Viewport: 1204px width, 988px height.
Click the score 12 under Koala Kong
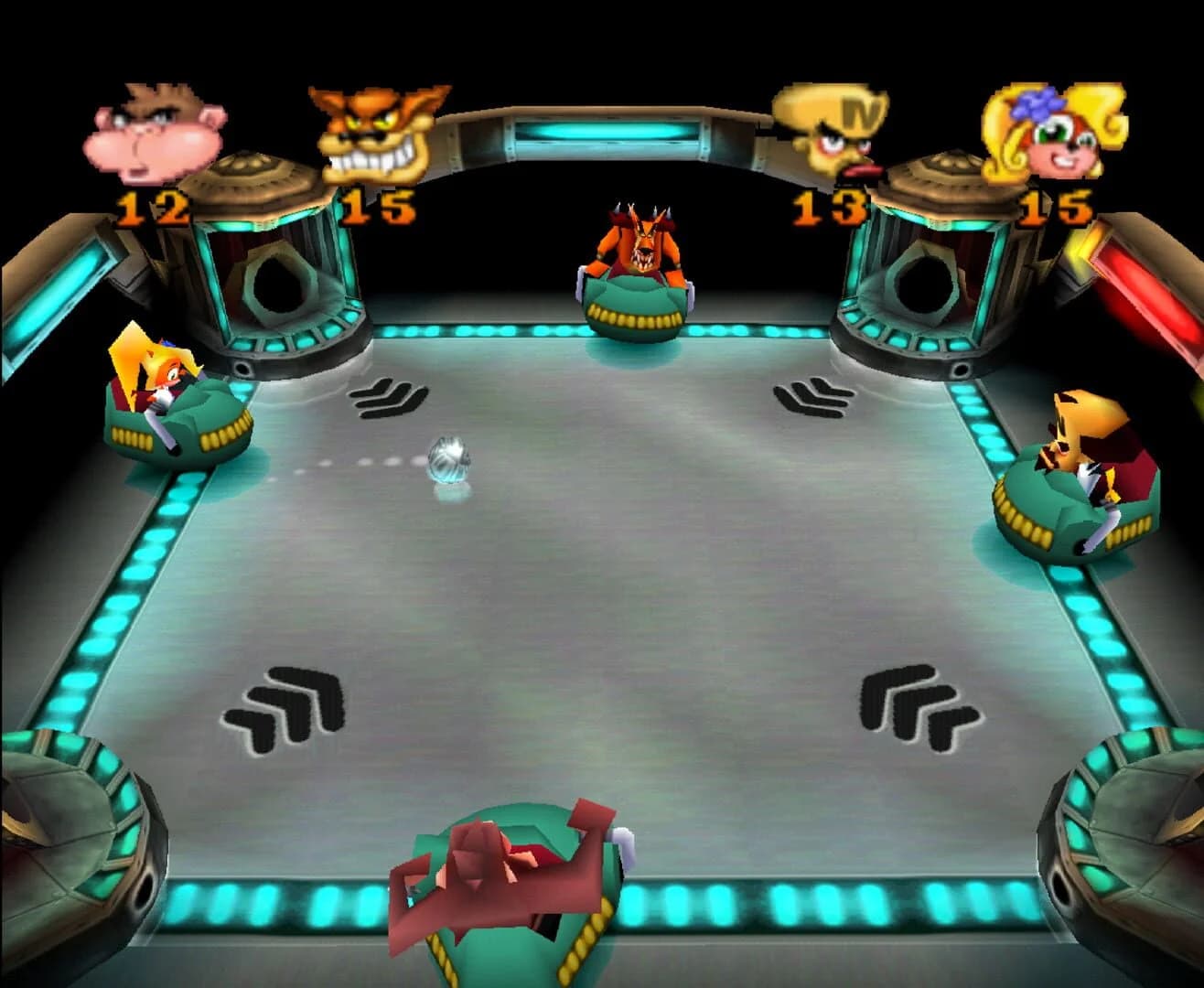[x=151, y=206]
